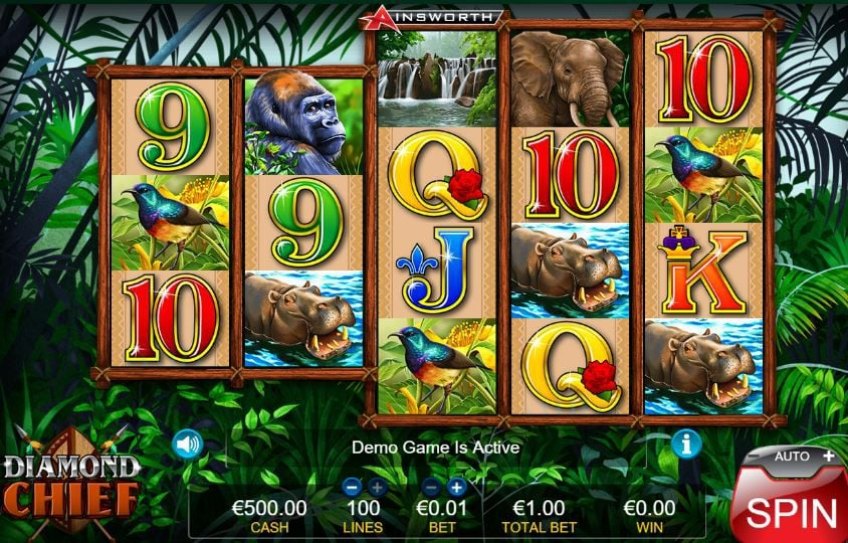Open the game info paytable

tap(686, 443)
